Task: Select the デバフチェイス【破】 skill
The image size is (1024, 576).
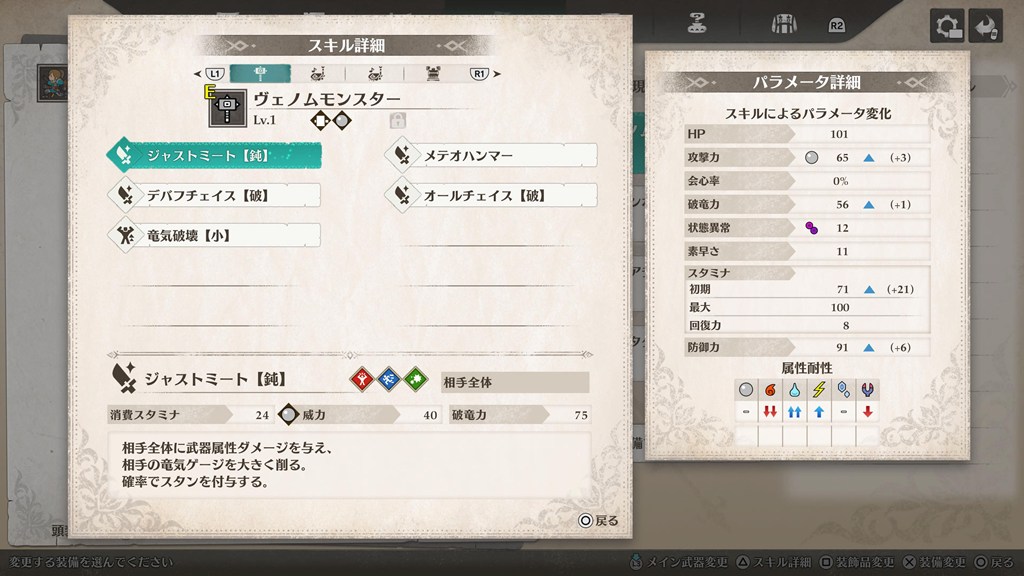Action: [215, 195]
